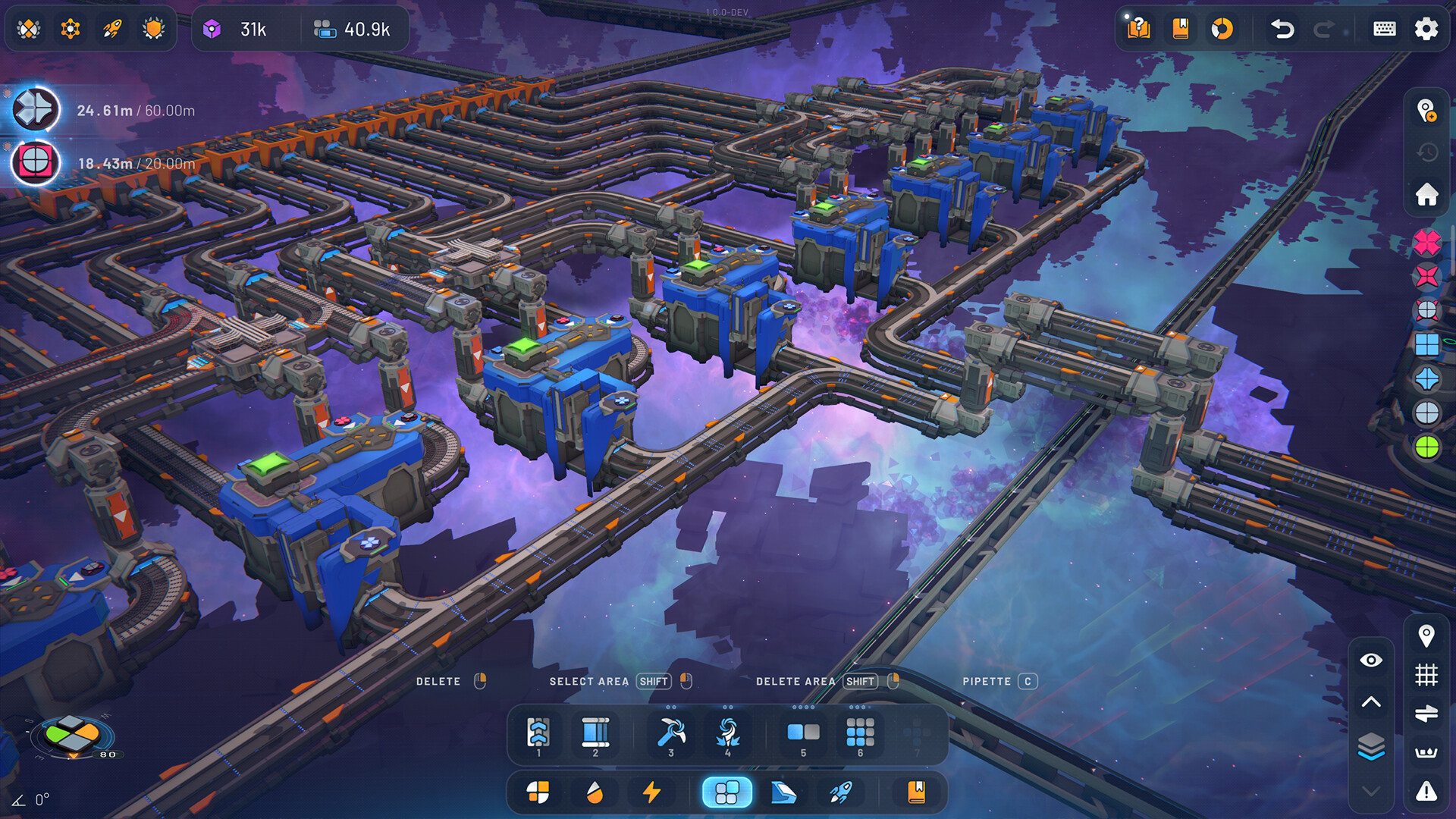Toggle visibility with the eye icon on the right
This screenshot has height=819, width=1456.
1370,661
